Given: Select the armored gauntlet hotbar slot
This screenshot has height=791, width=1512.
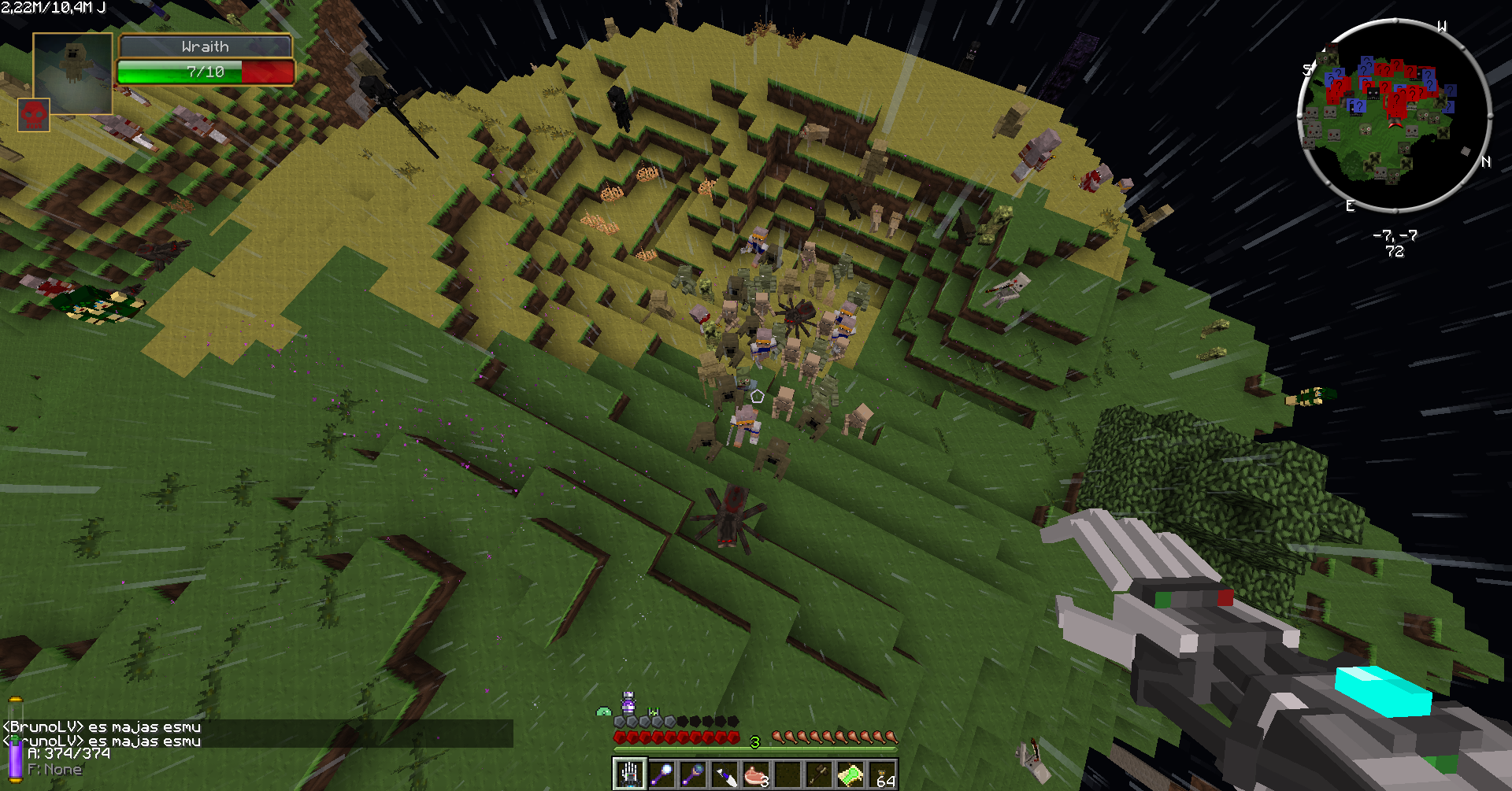Looking at the screenshot, I should (630, 774).
